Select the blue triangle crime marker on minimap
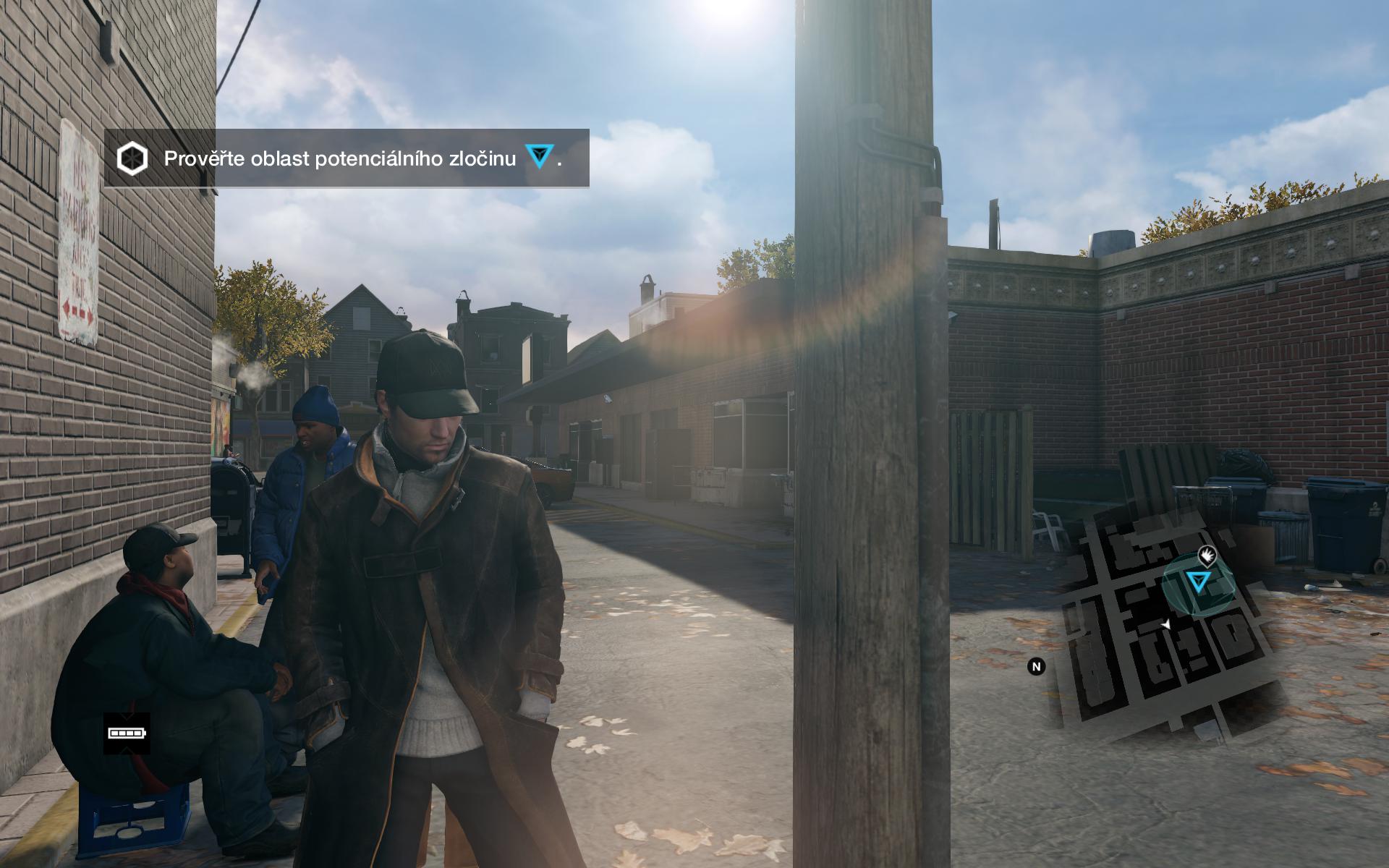Screen dimensions: 1389x868 [x=1199, y=582]
